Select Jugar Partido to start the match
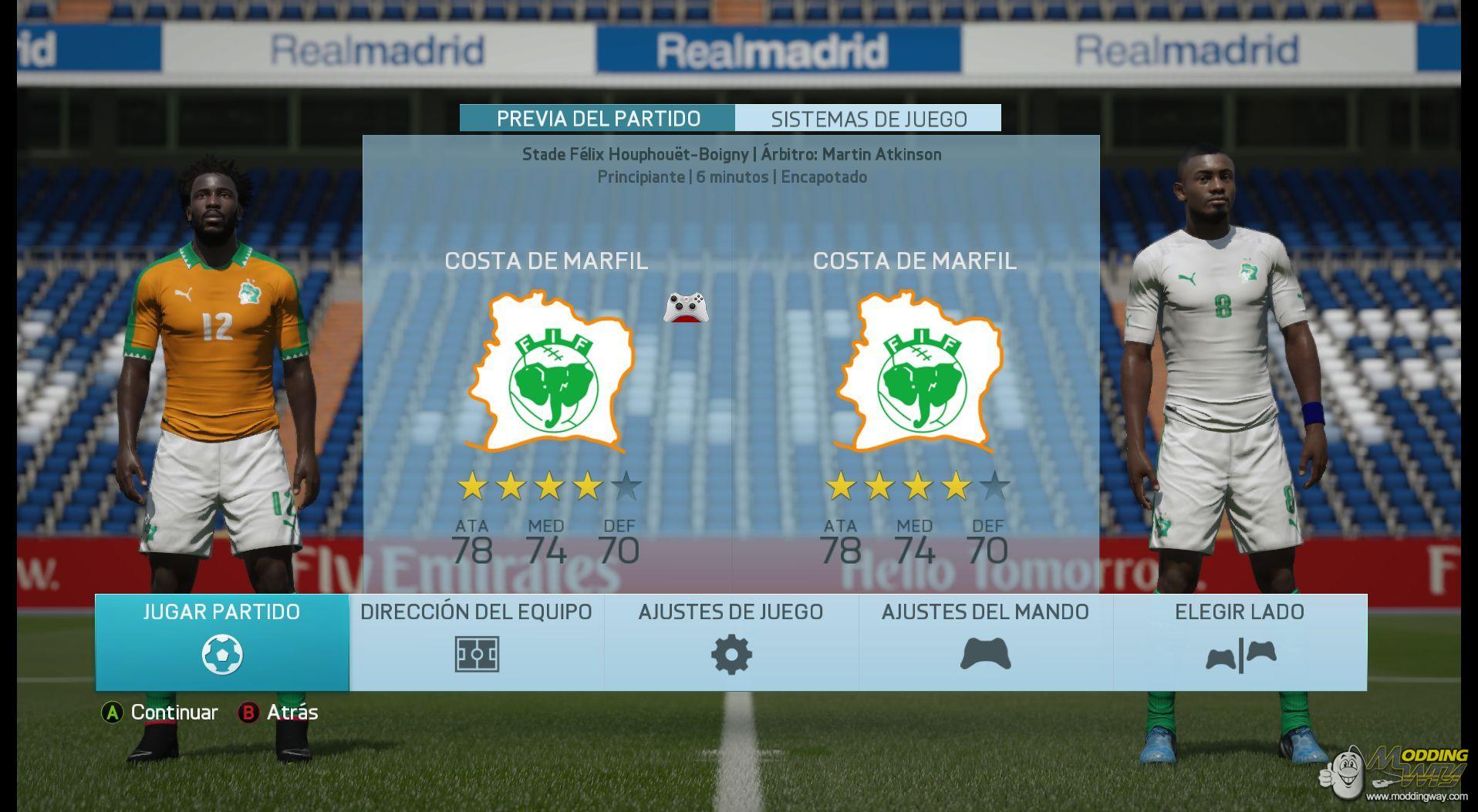The height and width of the screenshot is (812, 1478). tap(222, 642)
